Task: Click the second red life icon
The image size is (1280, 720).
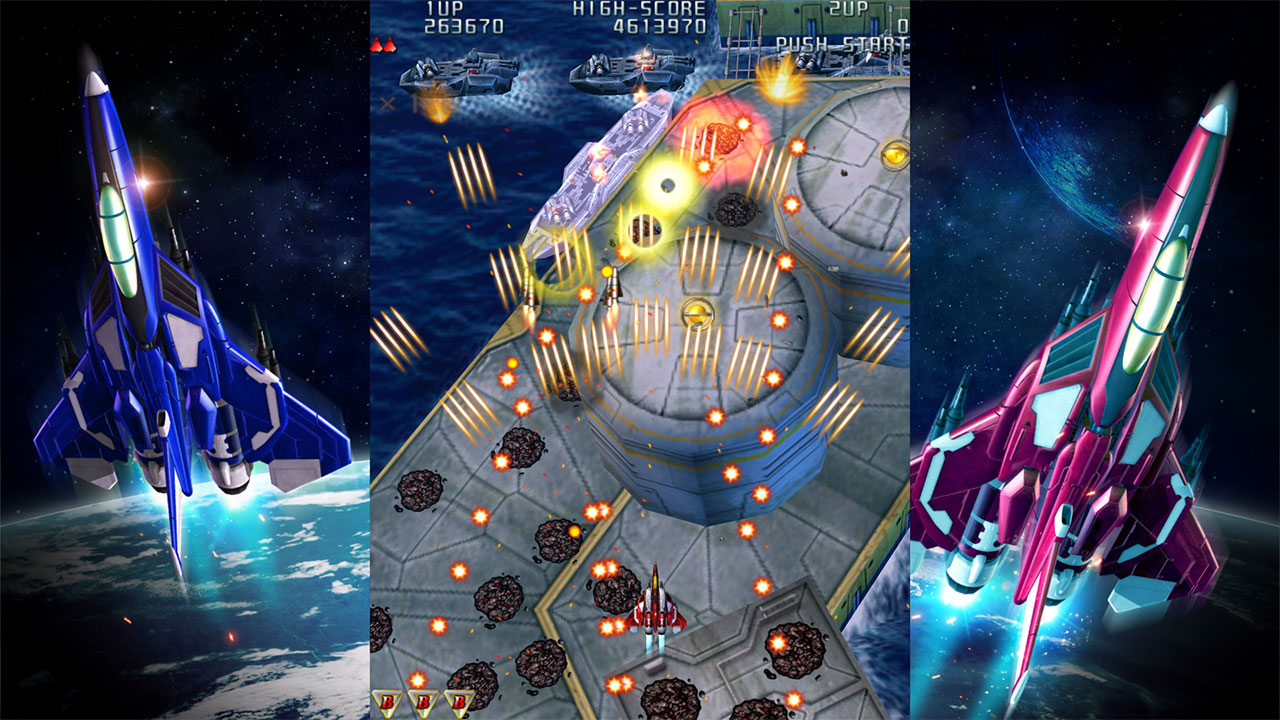Action: pyautogui.click(x=391, y=45)
